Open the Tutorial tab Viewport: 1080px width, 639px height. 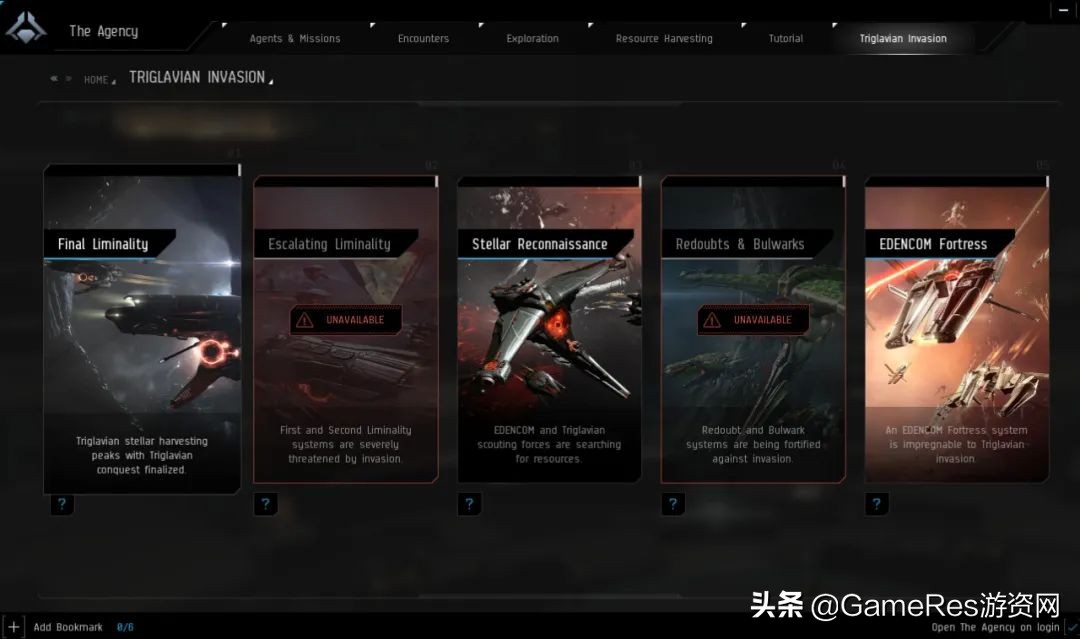click(785, 39)
